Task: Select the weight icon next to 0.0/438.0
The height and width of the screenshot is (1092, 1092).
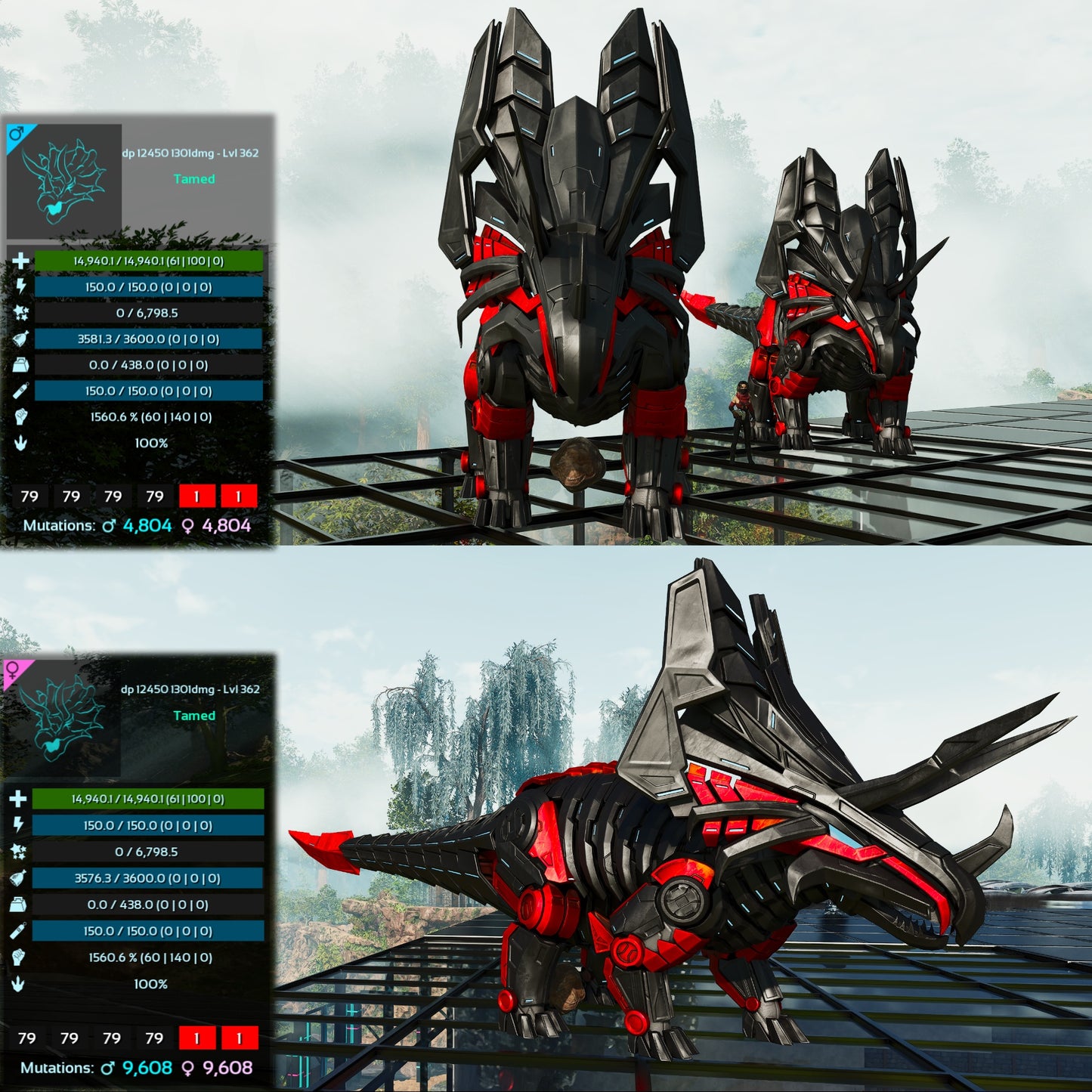Action: pyautogui.click(x=20, y=365)
